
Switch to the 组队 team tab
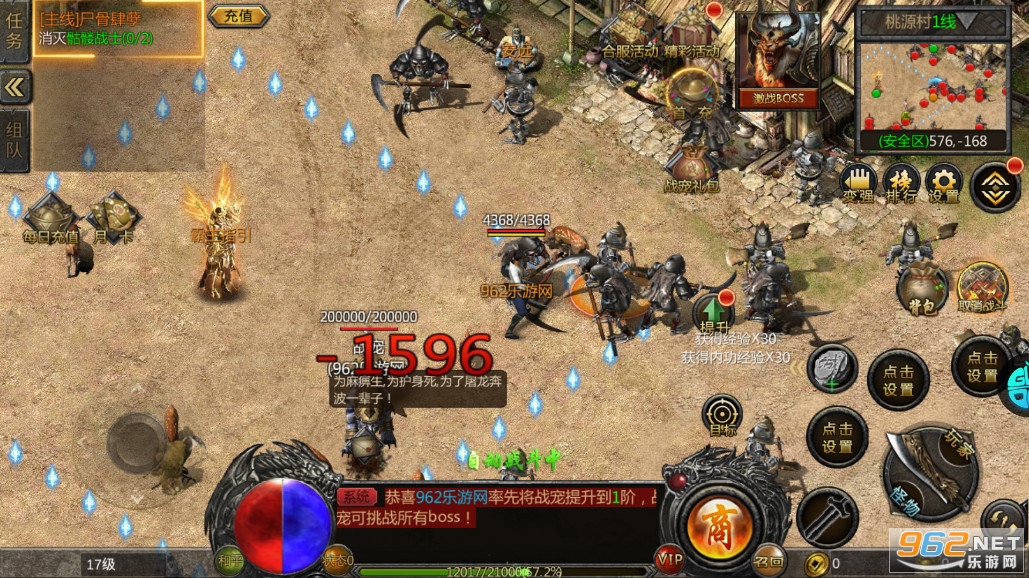14,142
